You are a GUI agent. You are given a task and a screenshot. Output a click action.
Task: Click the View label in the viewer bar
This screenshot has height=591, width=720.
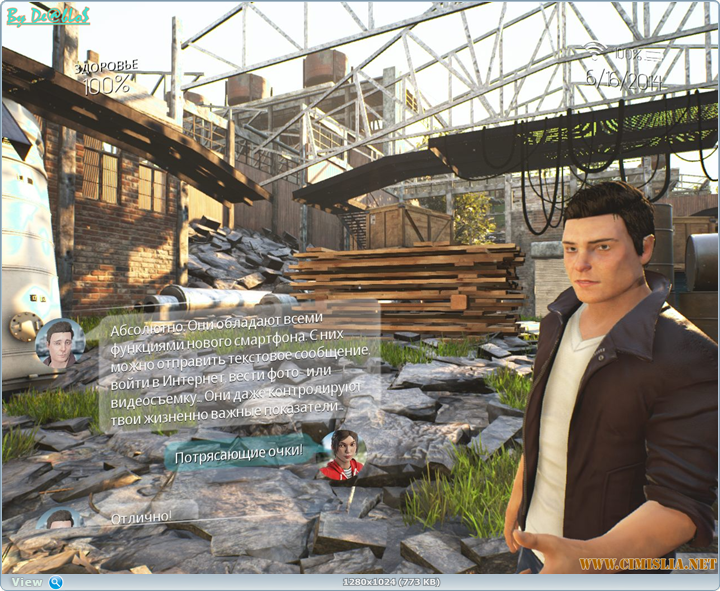coord(27,582)
